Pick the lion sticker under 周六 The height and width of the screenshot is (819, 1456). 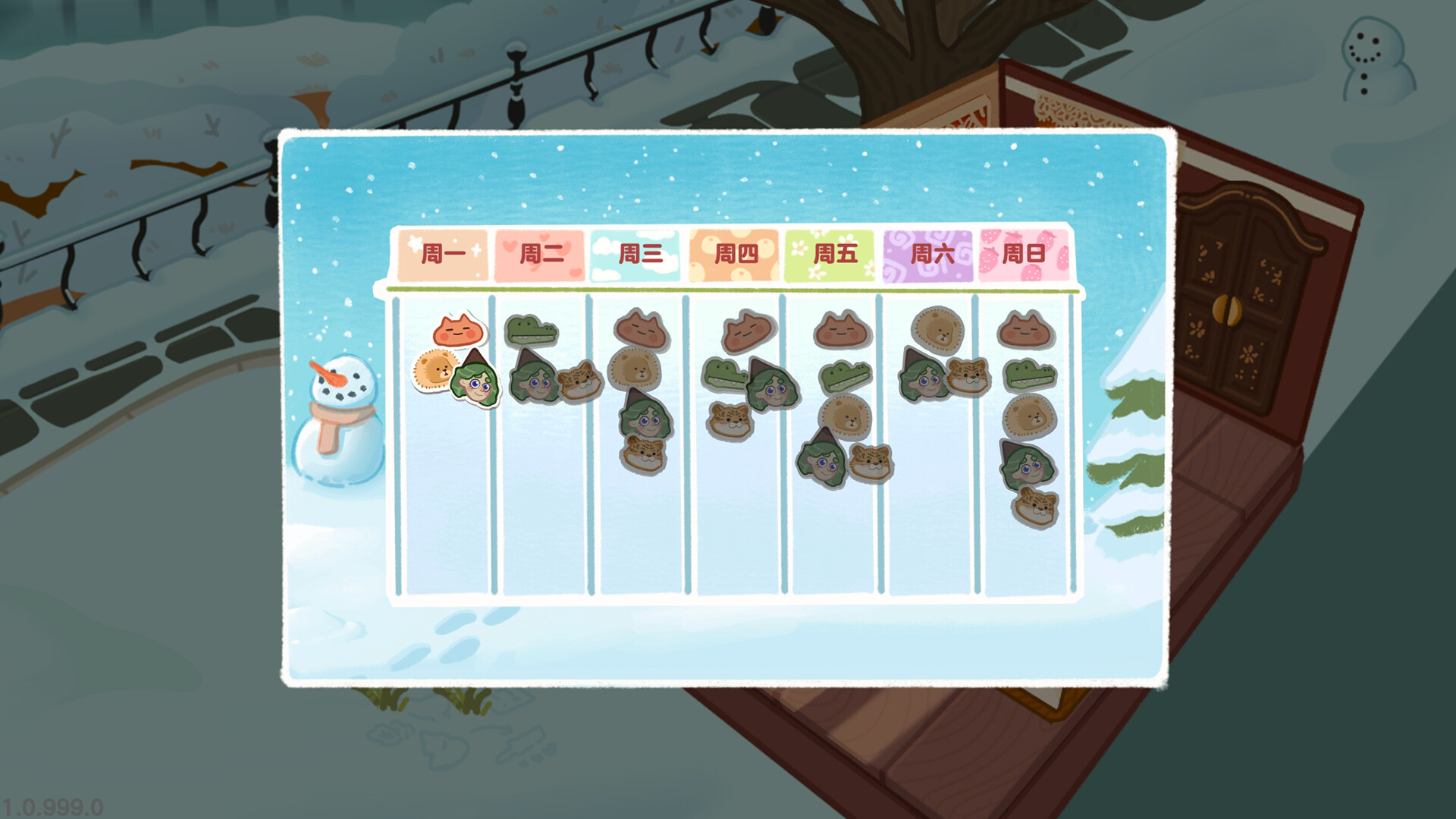click(x=938, y=331)
